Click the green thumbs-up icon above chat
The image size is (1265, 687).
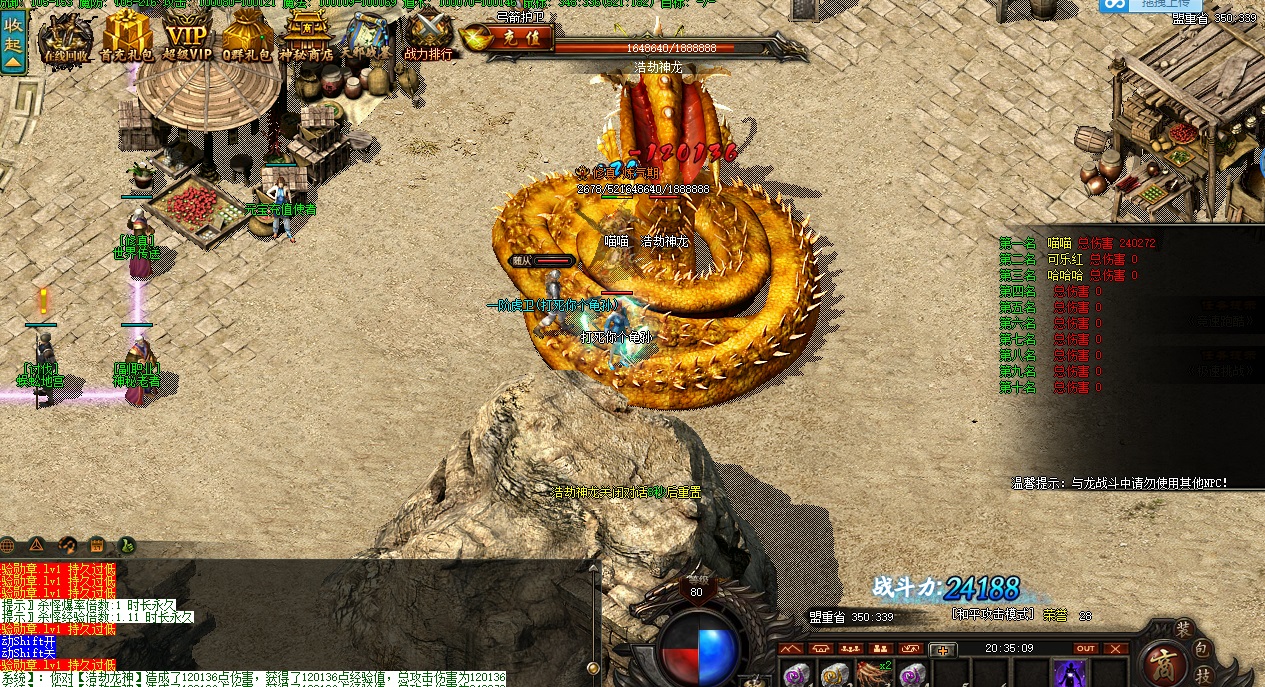click(127, 545)
